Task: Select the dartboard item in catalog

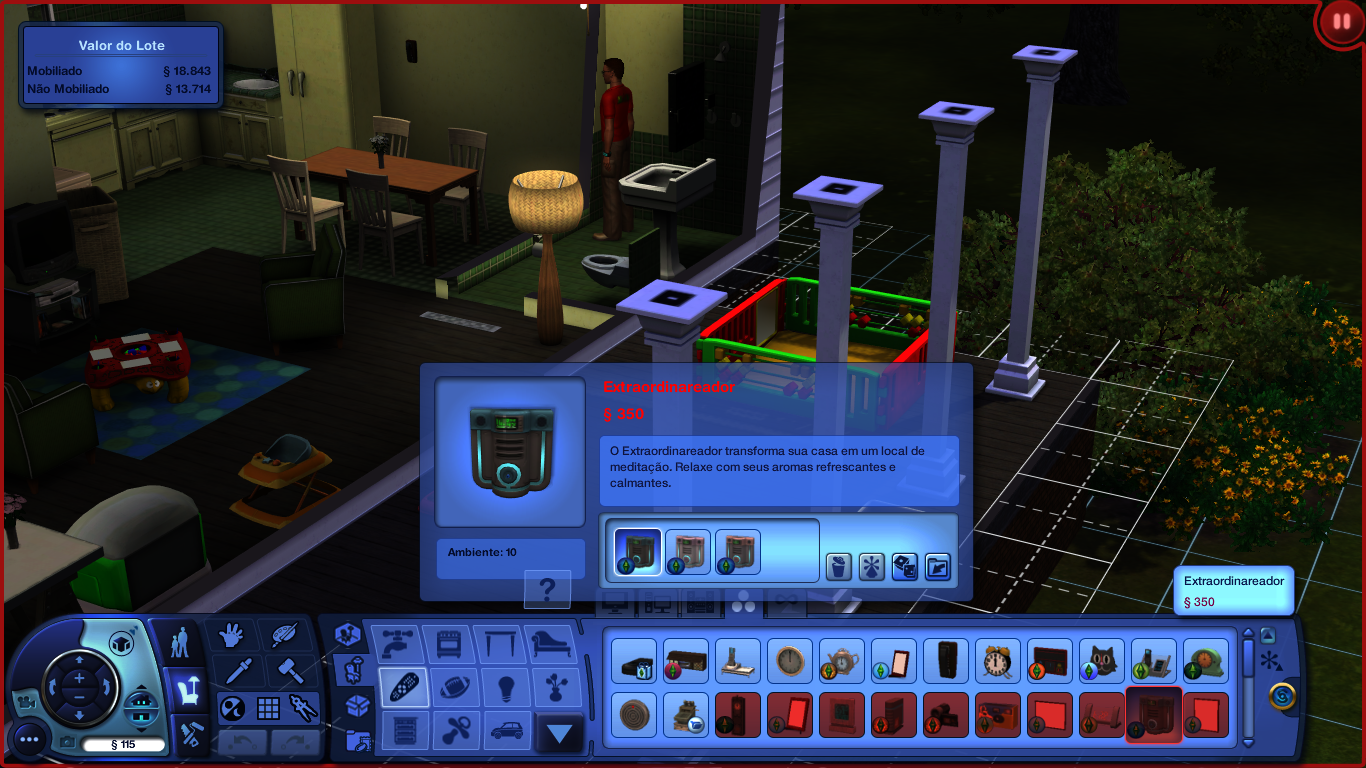Action: coord(634,714)
